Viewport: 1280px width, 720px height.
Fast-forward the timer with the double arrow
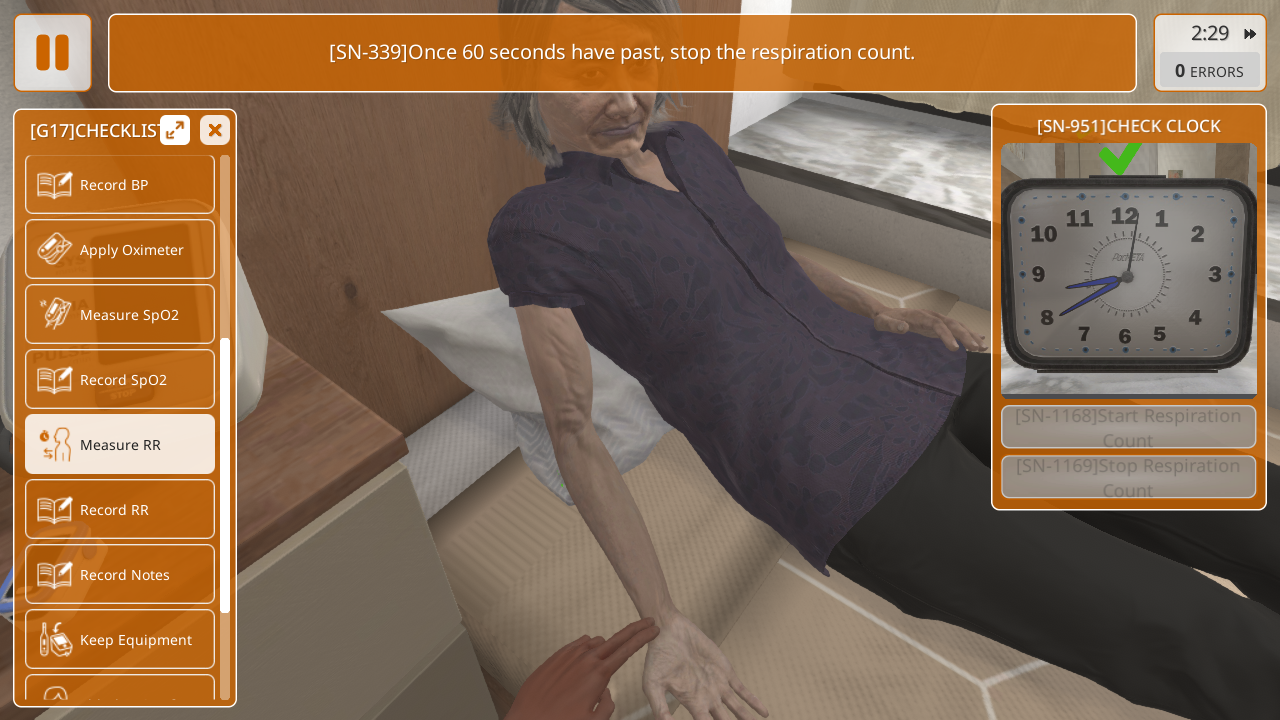coord(1250,34)
